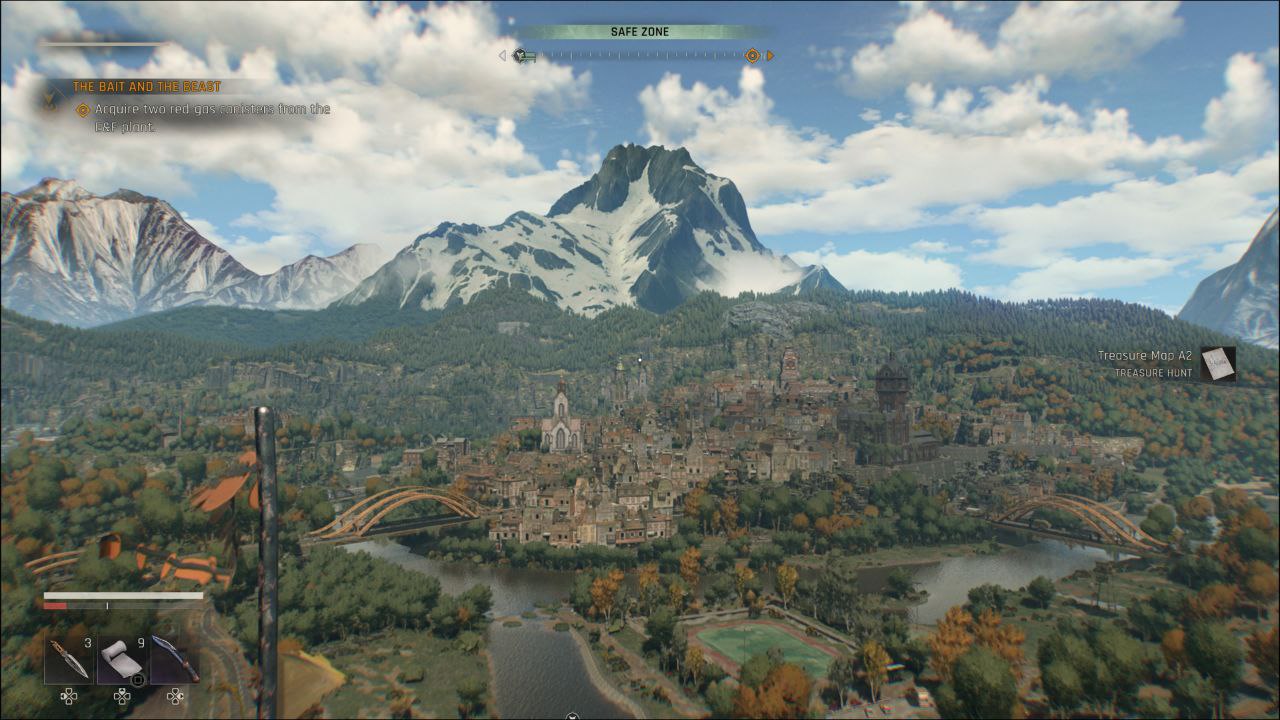Click the orange objective marker on compass
This screenshot has width=1280, height=720.
752,56
